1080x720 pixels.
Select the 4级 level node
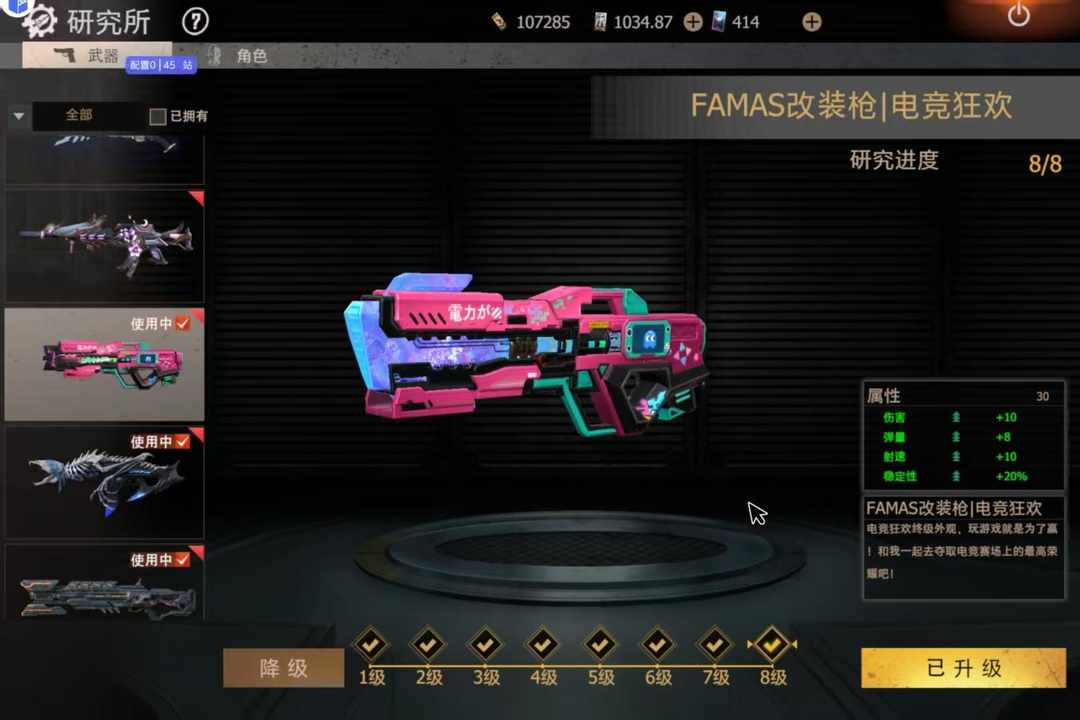(x=543, y=645)
